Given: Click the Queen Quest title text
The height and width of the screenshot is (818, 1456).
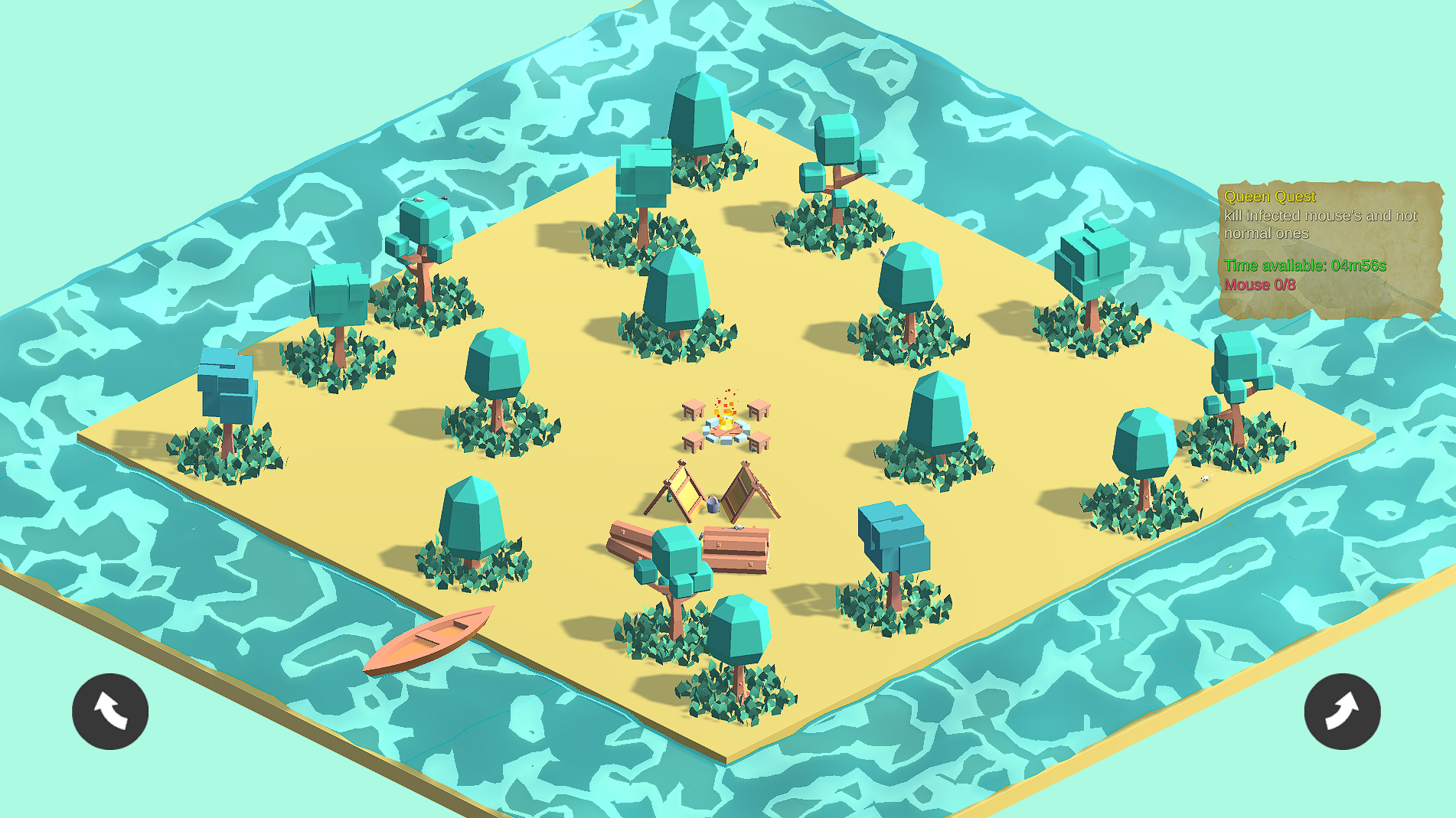Looking at the screenshot, I should point(1270,196).
